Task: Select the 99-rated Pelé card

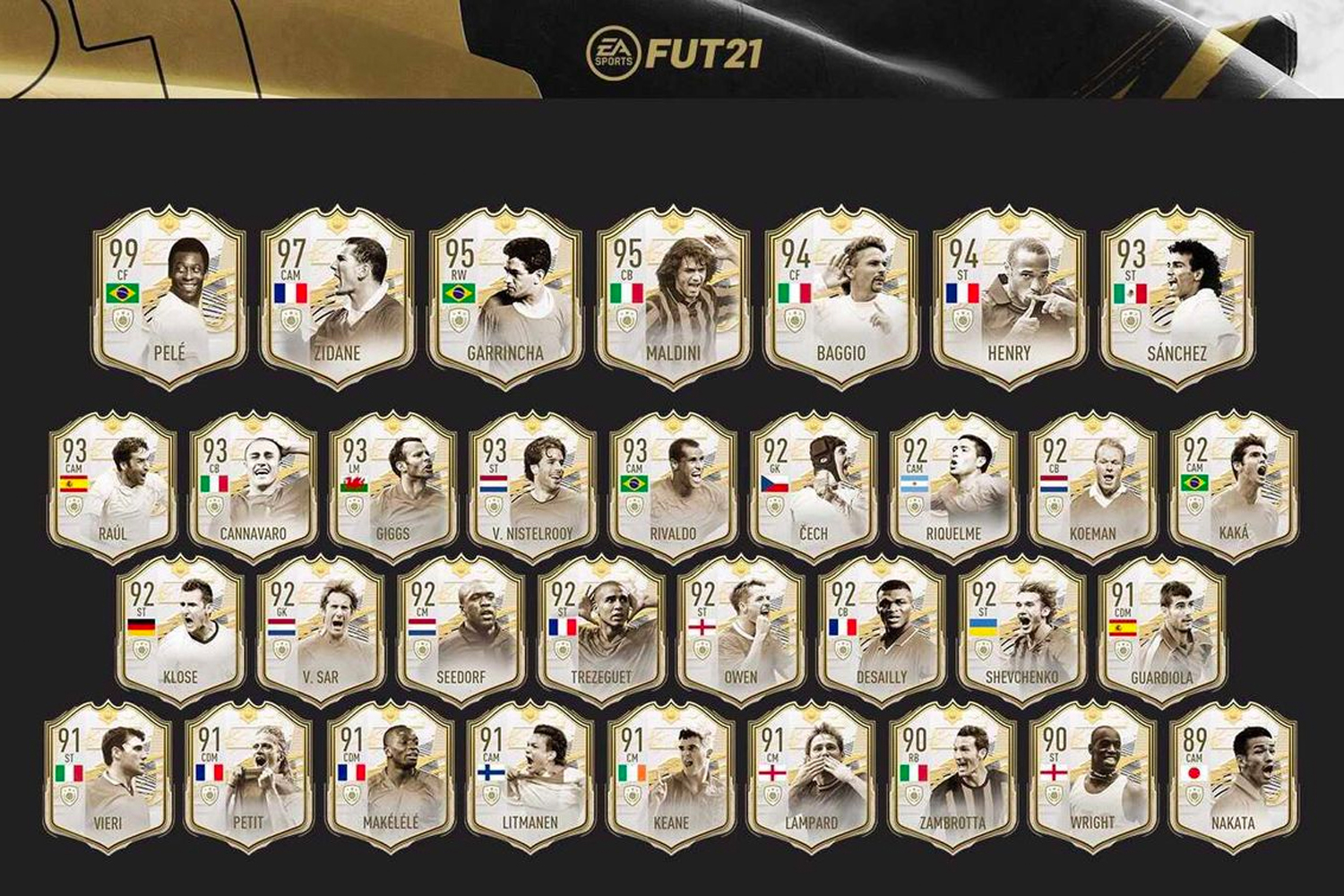Action: pyautogui.click(x=168, y=298)
